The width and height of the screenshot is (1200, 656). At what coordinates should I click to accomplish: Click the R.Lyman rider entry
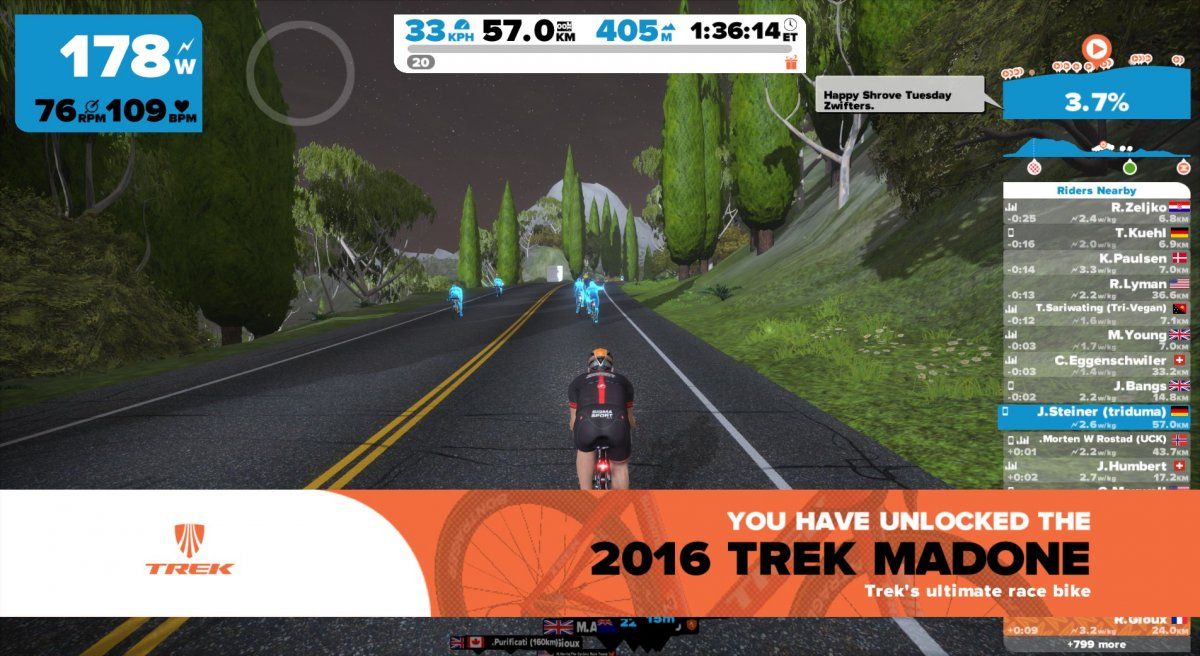[1096, 290]
